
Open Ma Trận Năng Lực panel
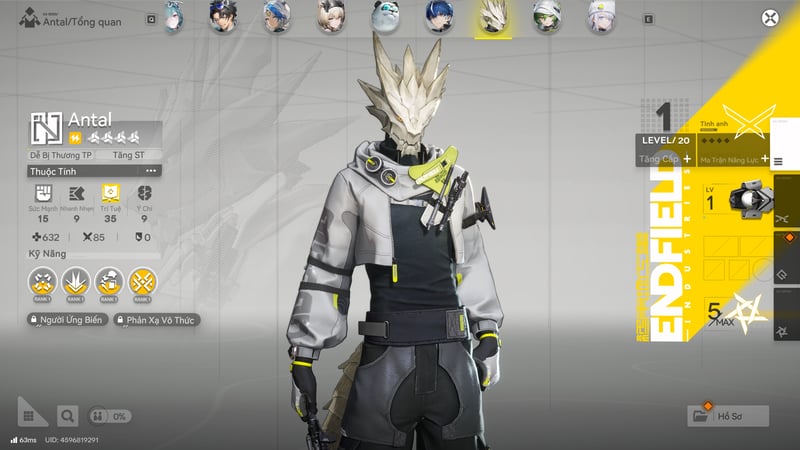click(x=735, y=159)
